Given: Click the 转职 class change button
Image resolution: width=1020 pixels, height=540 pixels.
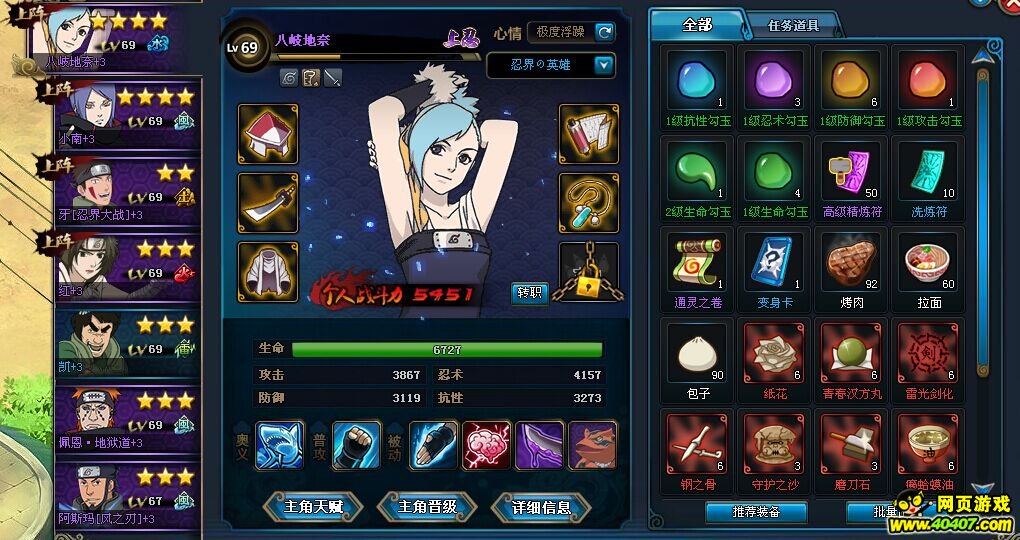Looking at the screenshot, I should click(529, 292).
